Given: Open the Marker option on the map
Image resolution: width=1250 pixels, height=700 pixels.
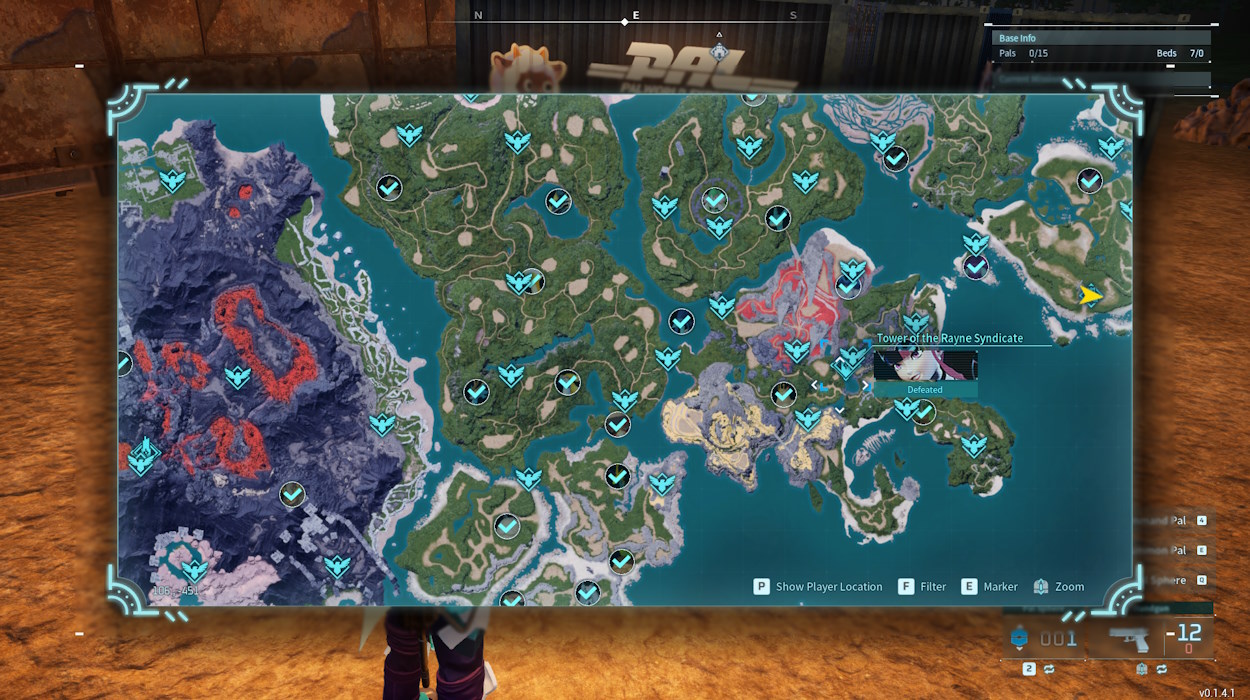Looking at the screenshot, I should coord(989,587).
